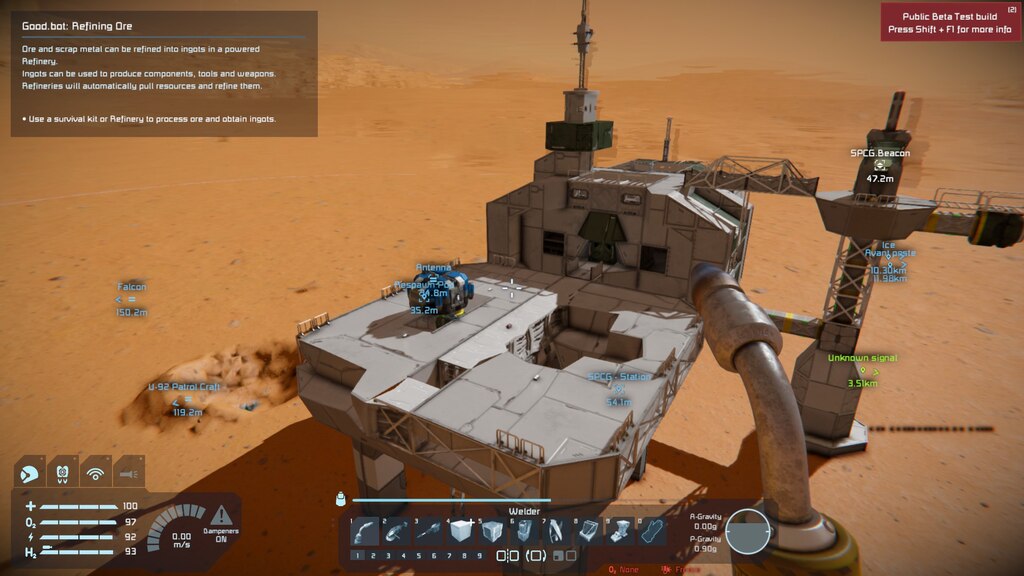This screenshot has width=1024, height=576.
Task: Click the Dampeners ON warning indicator
Action: click(221, 522)
